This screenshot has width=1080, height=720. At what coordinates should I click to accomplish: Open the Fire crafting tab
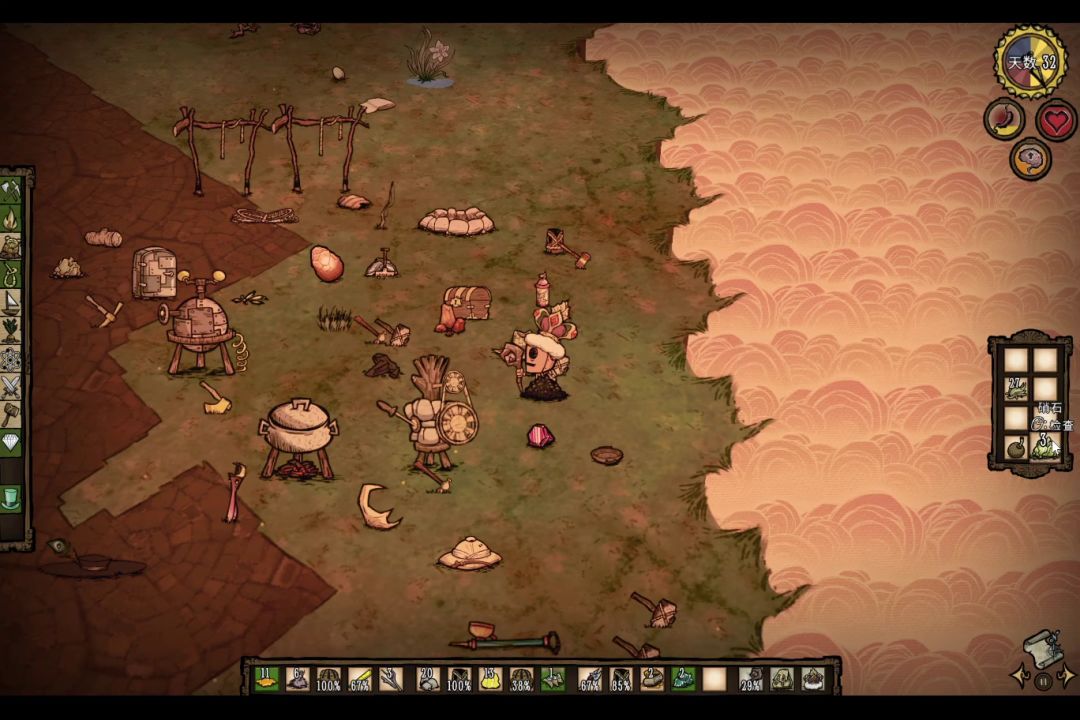(x=11, y=218)
